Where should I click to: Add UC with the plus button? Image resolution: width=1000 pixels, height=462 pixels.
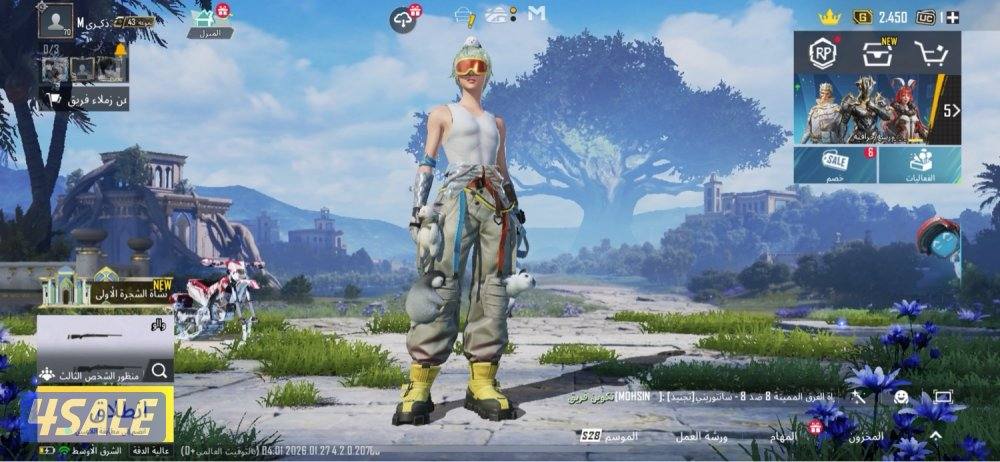[951, 17]
